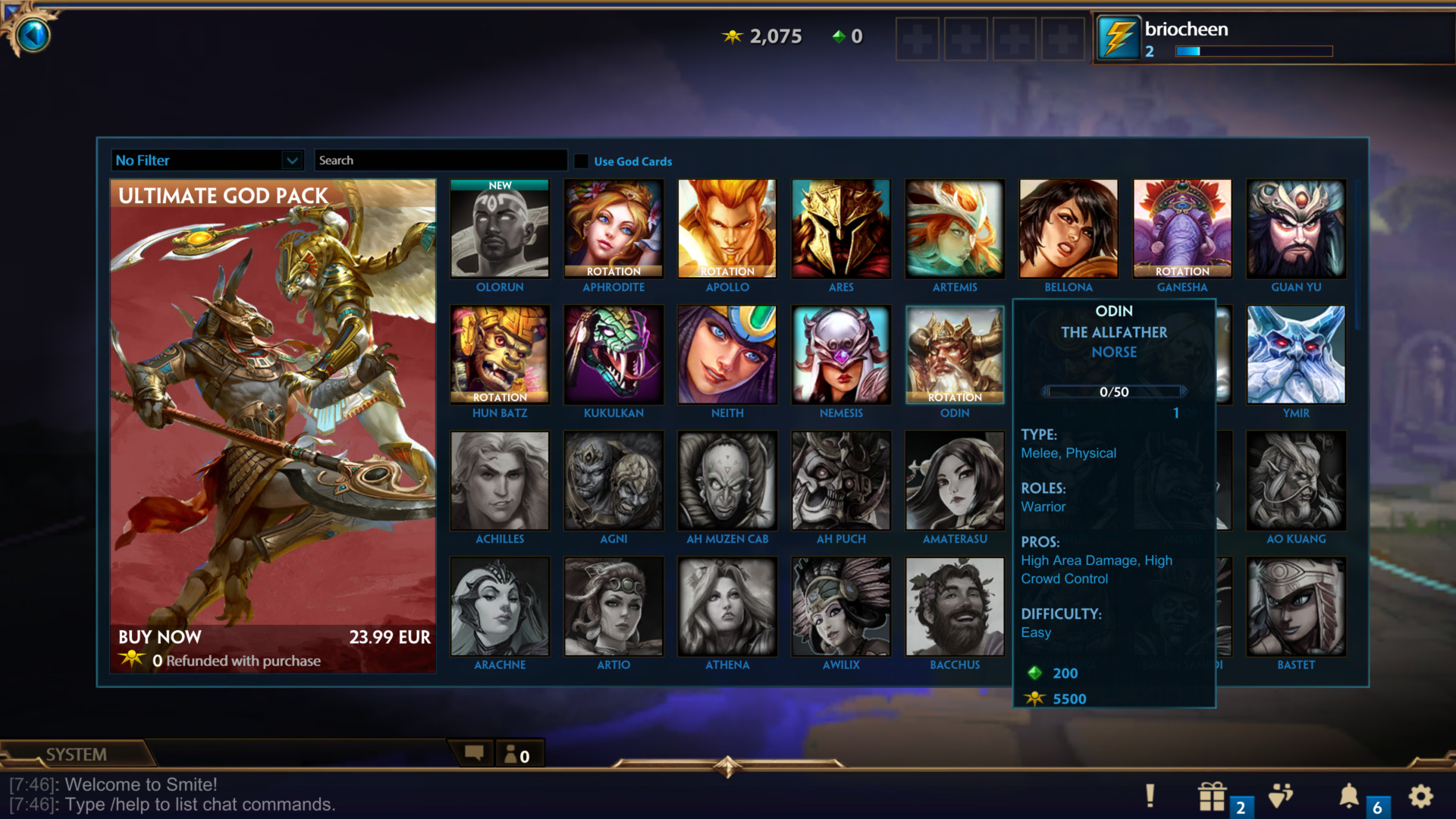Open the SYSTEM chat tab
The width and height of the screenshot is (1456, 819).
76,754
